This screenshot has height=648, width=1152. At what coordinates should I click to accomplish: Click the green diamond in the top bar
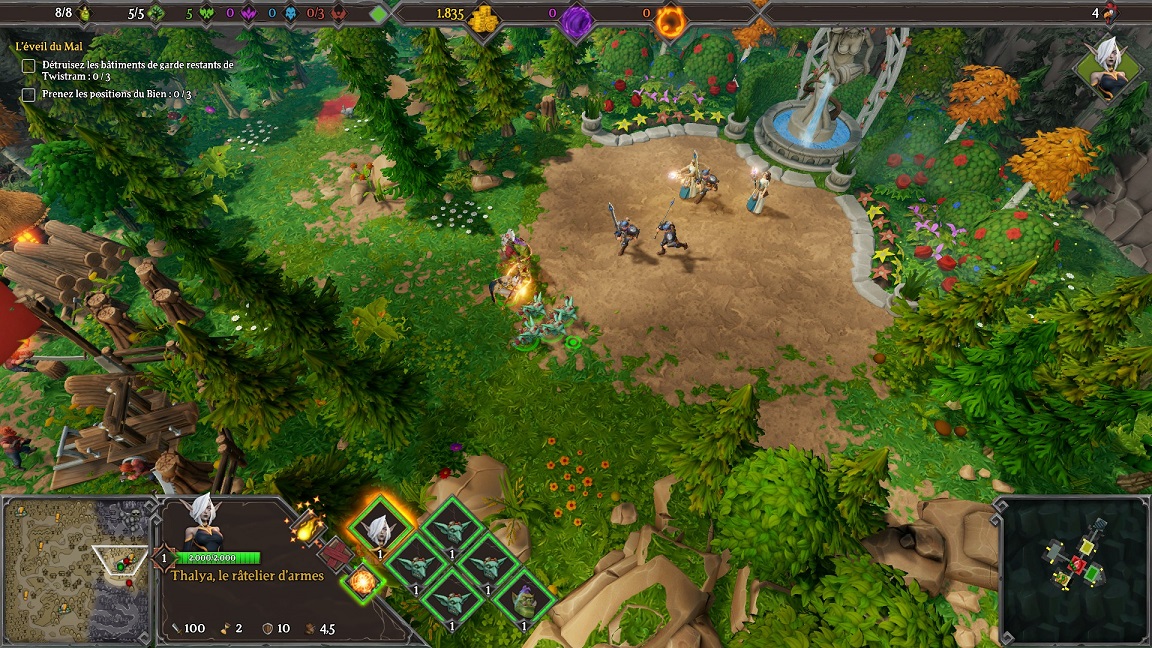378,14
